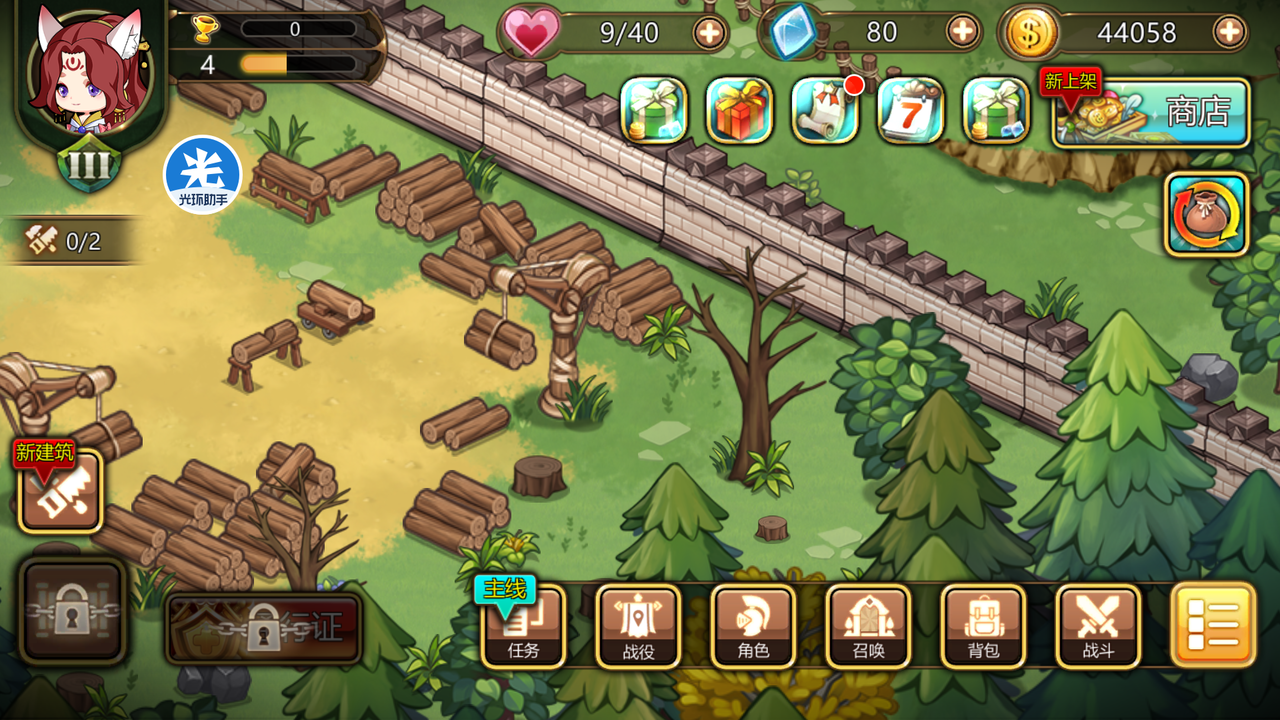Open the 新建筑 new building button
The height and width of the screenshot is (720, 1280).
click(60, 490)
